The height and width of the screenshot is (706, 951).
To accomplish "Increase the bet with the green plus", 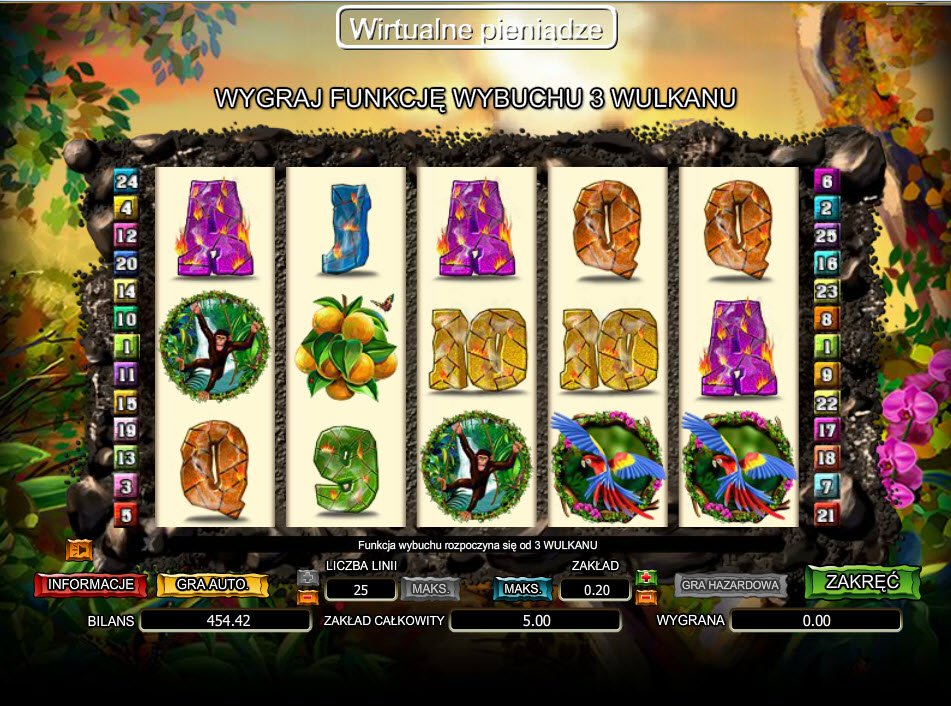I will (646, 578).
